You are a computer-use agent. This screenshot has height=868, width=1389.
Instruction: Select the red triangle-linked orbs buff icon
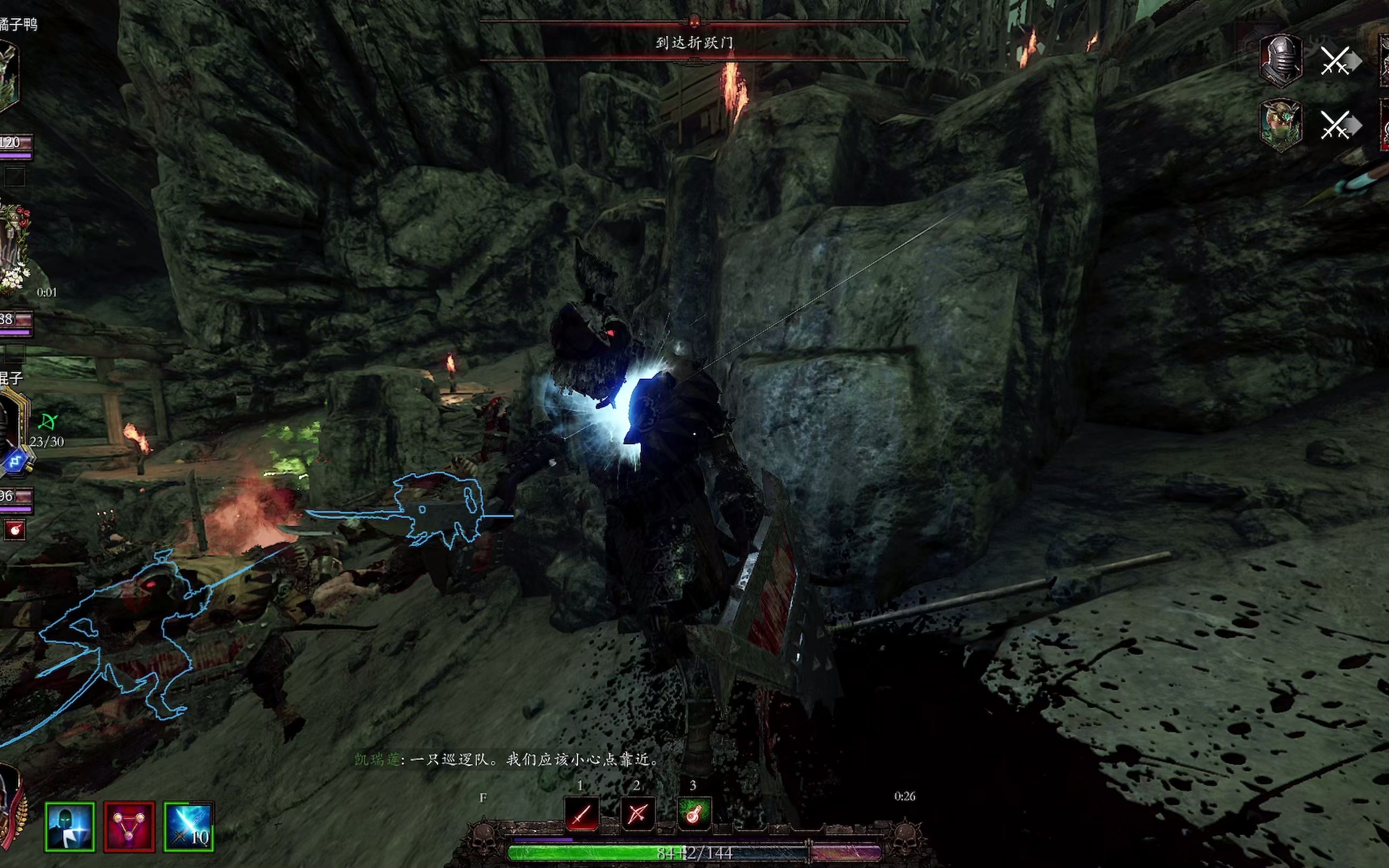pos(129,827)
